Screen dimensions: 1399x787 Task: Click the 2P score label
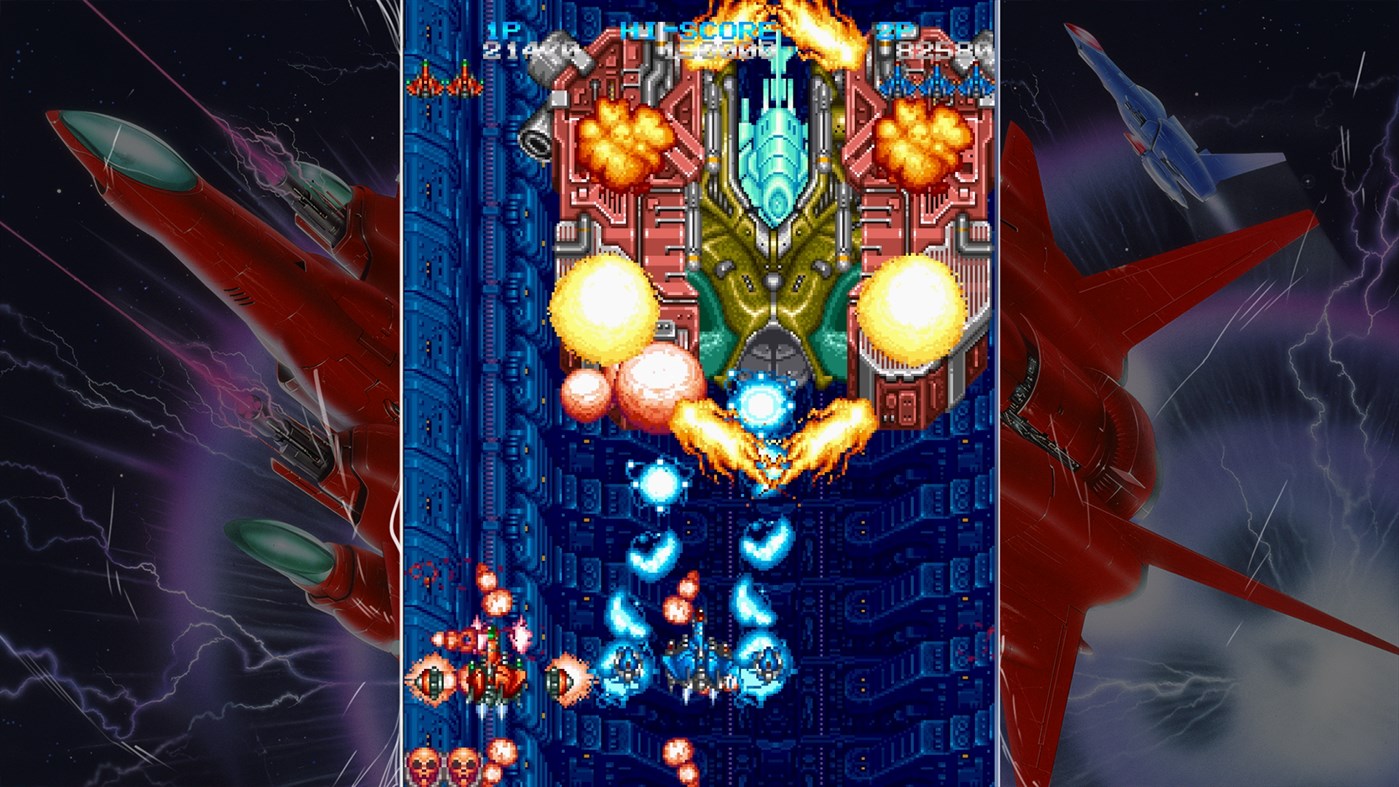(x=898, y=30)
